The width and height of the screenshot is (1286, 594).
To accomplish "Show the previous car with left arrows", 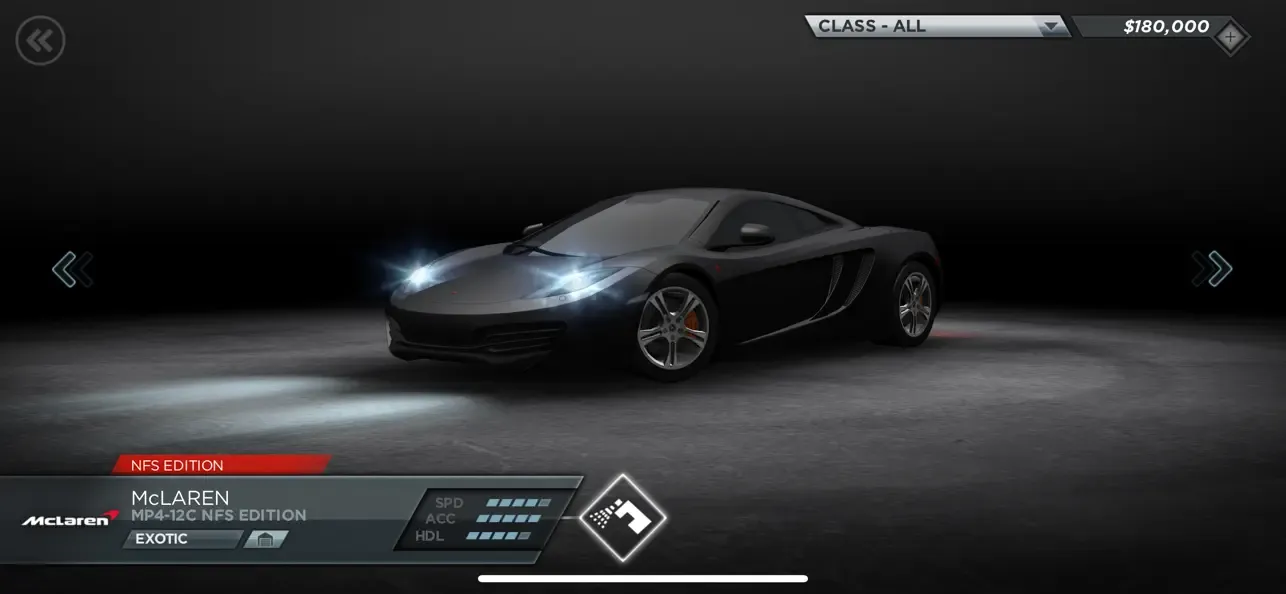I will 73,269.
